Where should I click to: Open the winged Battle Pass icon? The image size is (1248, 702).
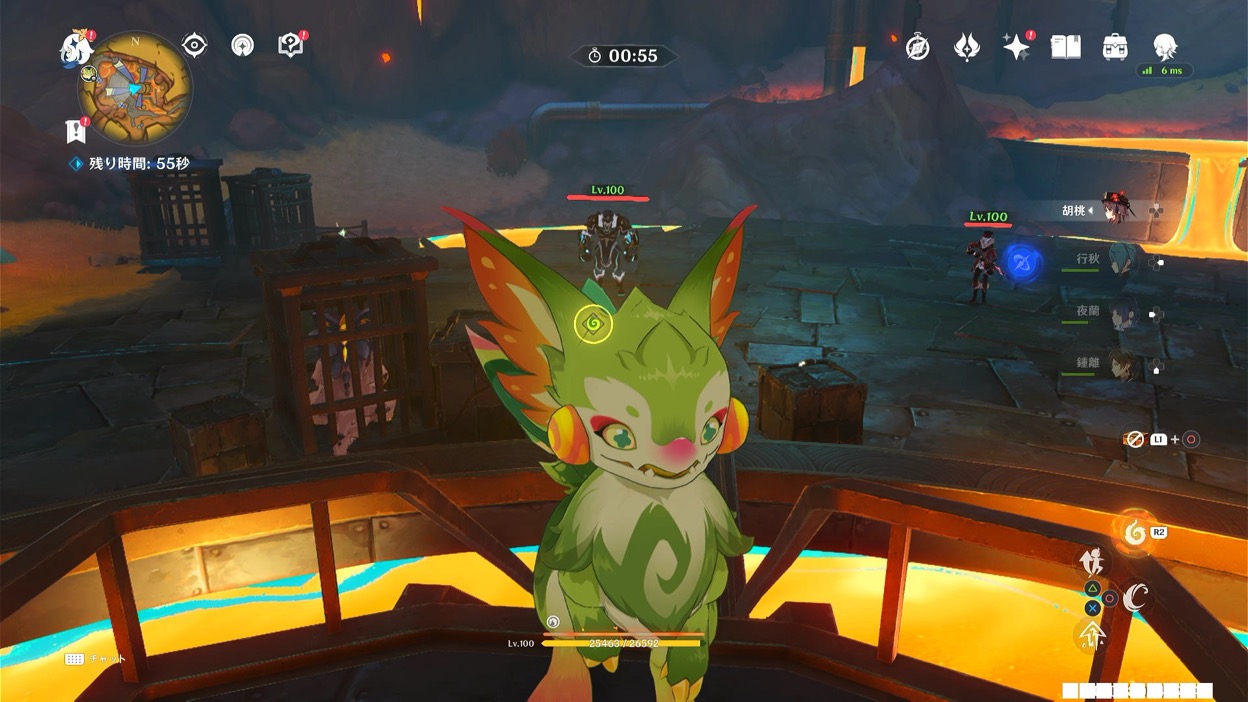click(x=967, y=47)
